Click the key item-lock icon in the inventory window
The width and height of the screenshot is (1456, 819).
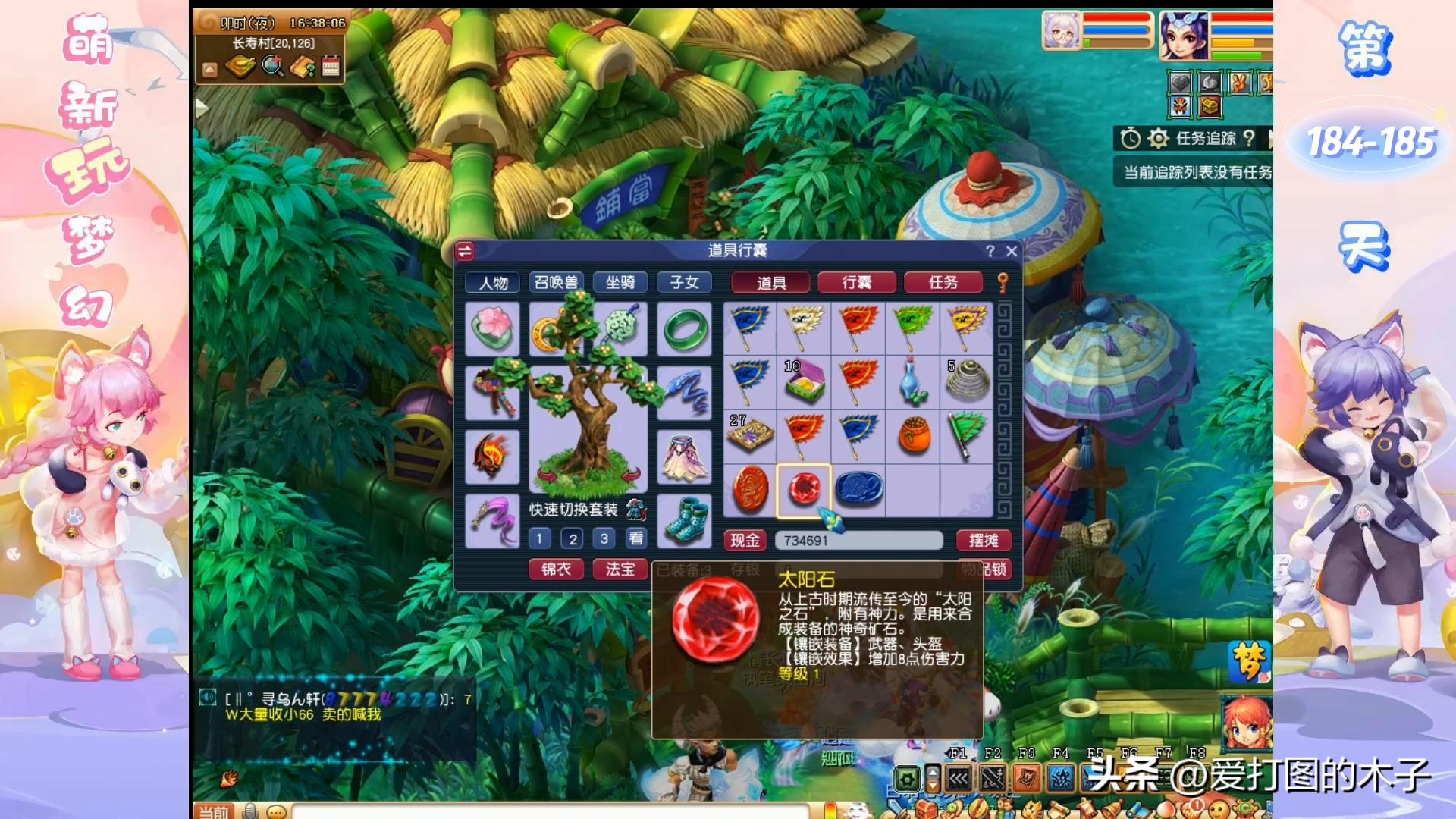pyautogui.click(x=1001, y=281)
